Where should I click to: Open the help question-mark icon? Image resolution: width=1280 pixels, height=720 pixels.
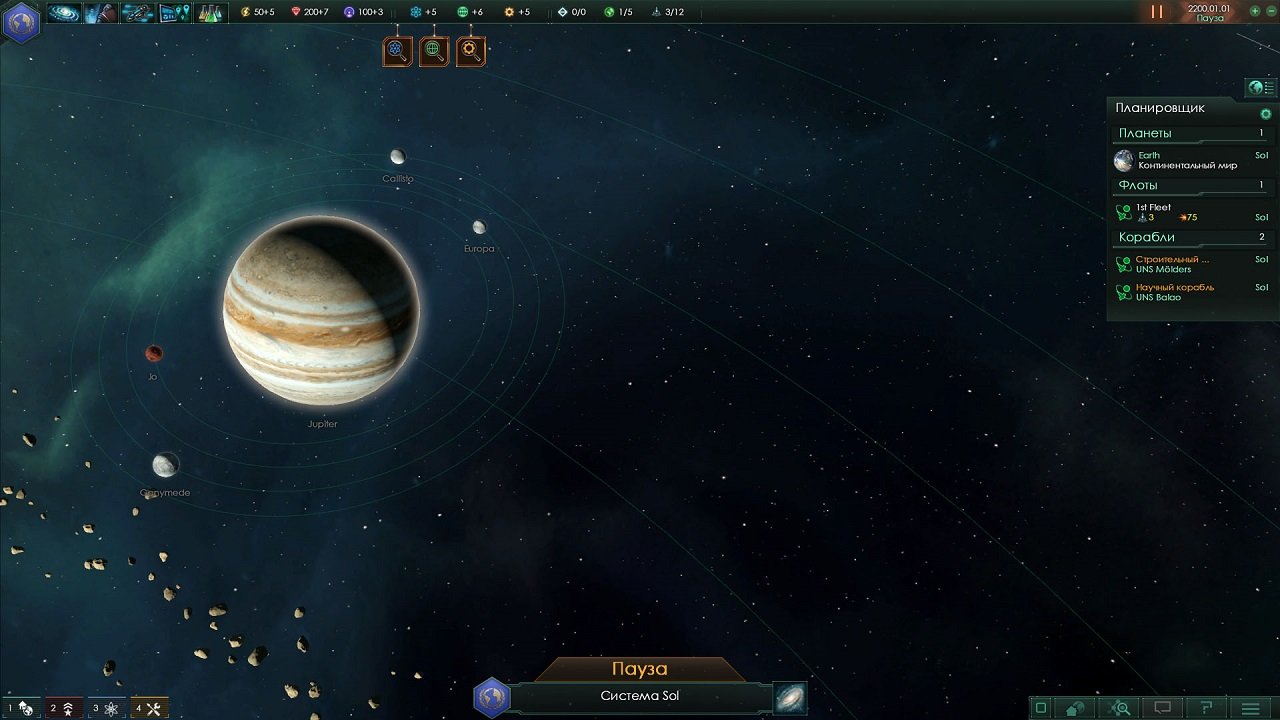[x=1209, y=707]
